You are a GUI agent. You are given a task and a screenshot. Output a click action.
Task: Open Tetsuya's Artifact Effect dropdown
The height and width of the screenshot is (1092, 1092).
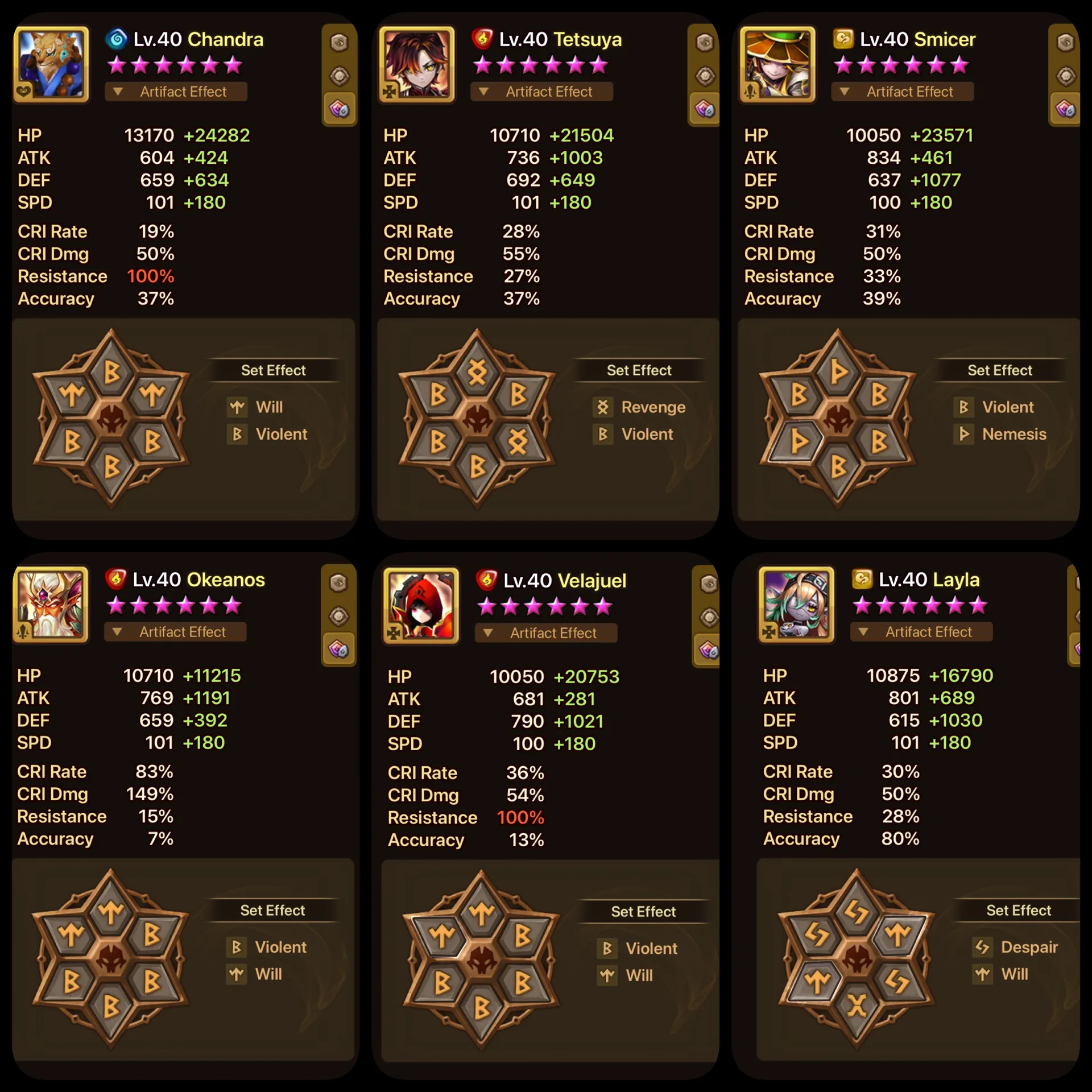[x=541, y=92]
